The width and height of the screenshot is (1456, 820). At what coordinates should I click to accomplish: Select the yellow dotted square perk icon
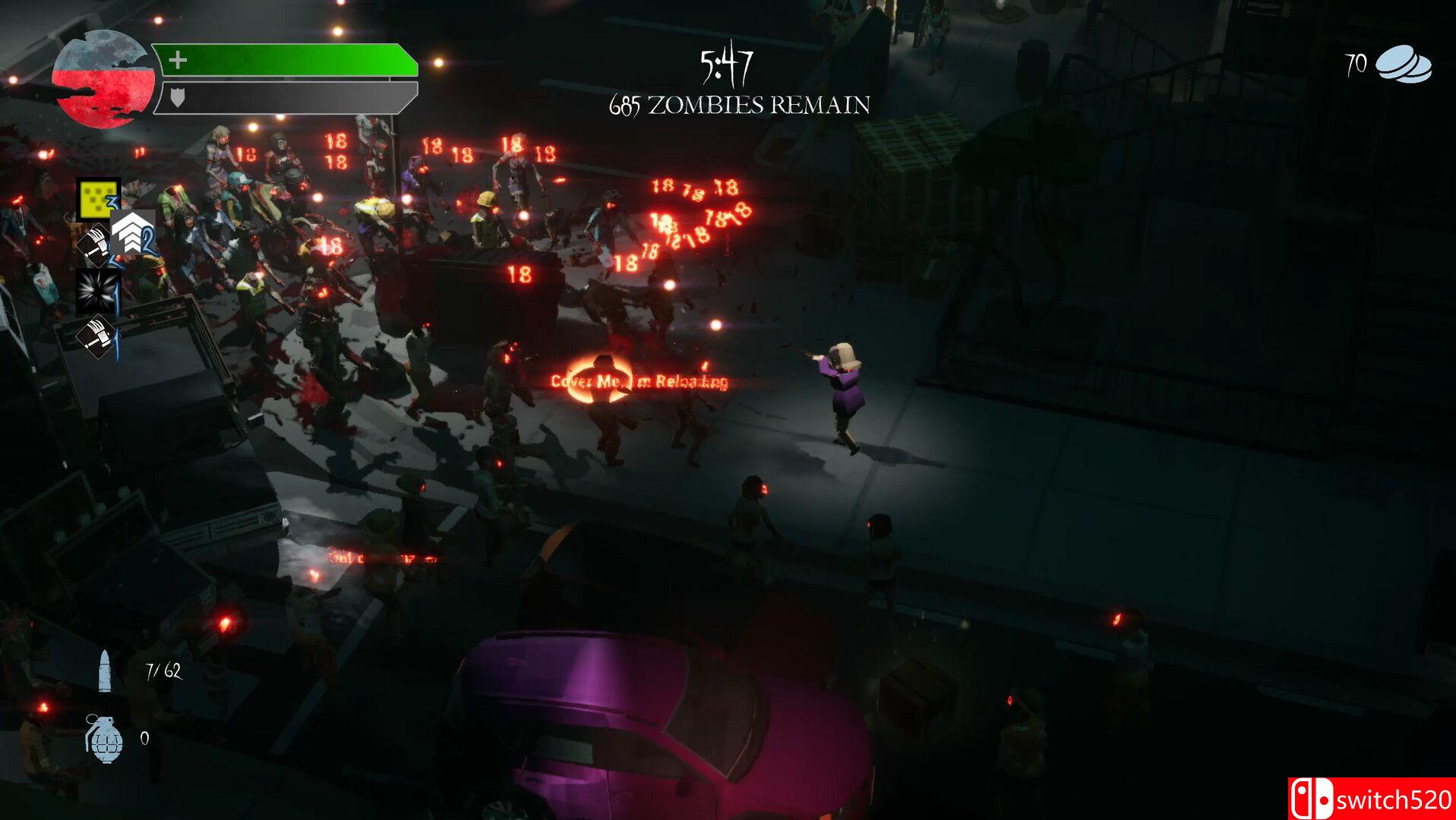coord(98,199)
